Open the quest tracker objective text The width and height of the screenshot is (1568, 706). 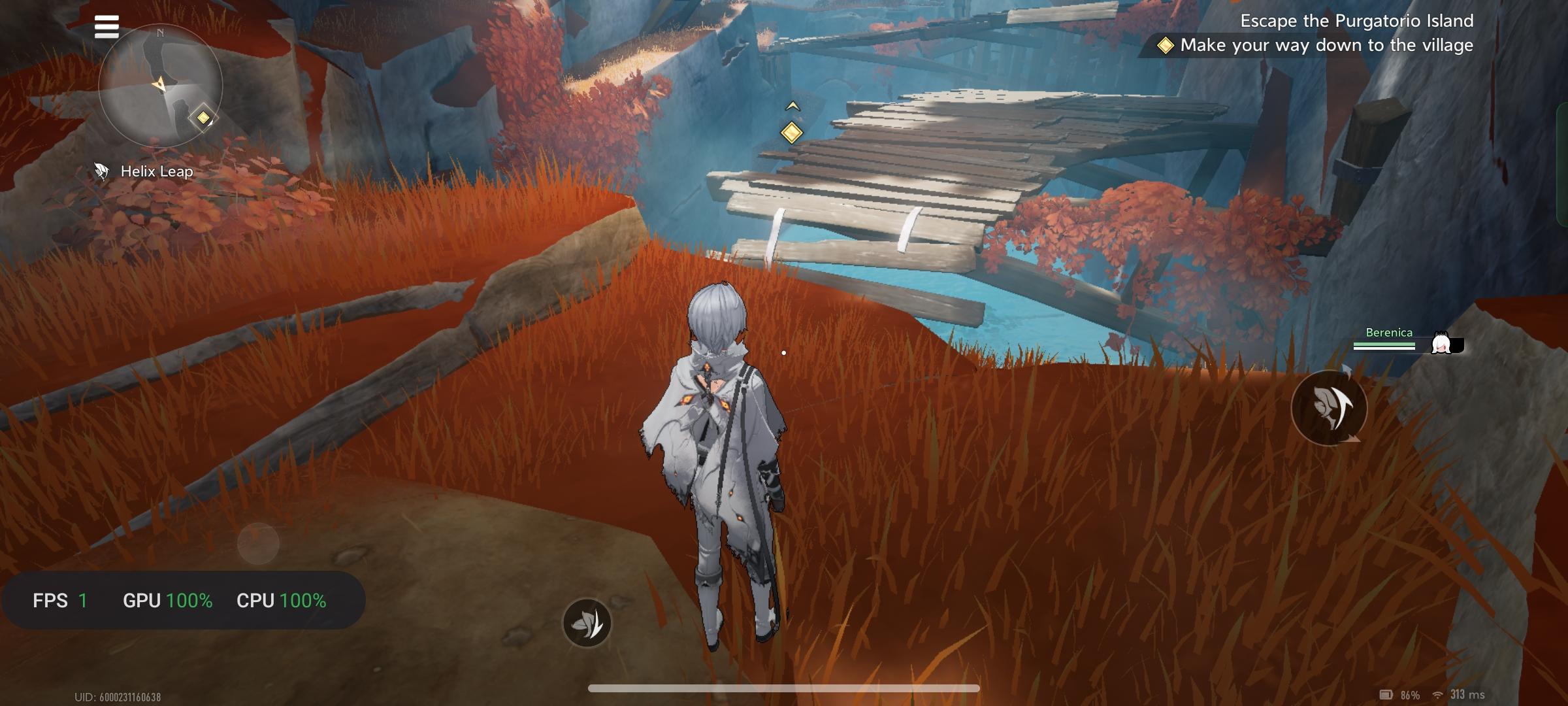(1326, 45)
